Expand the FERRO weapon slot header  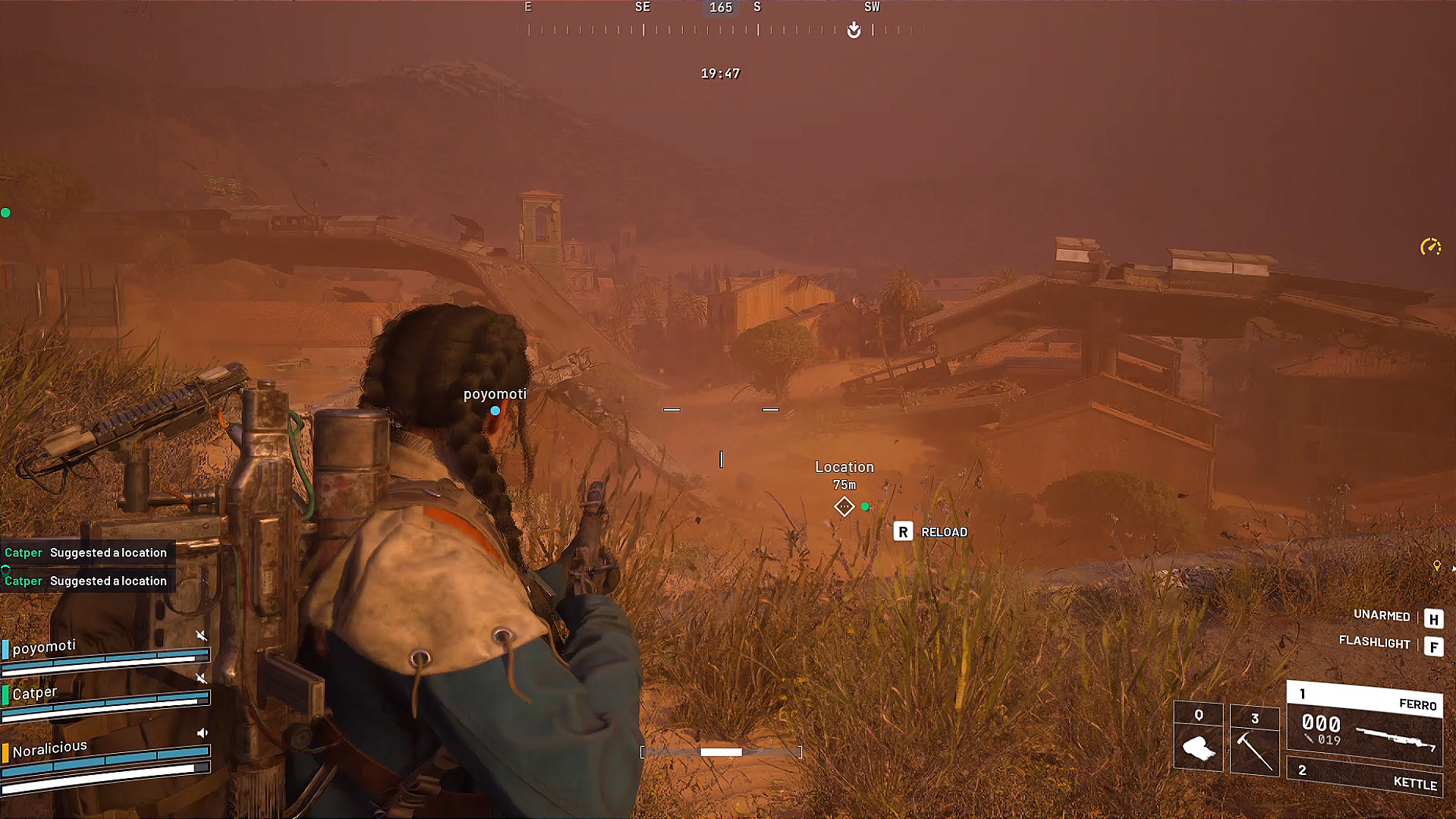pyautogui.click(x=1363, y=700)
